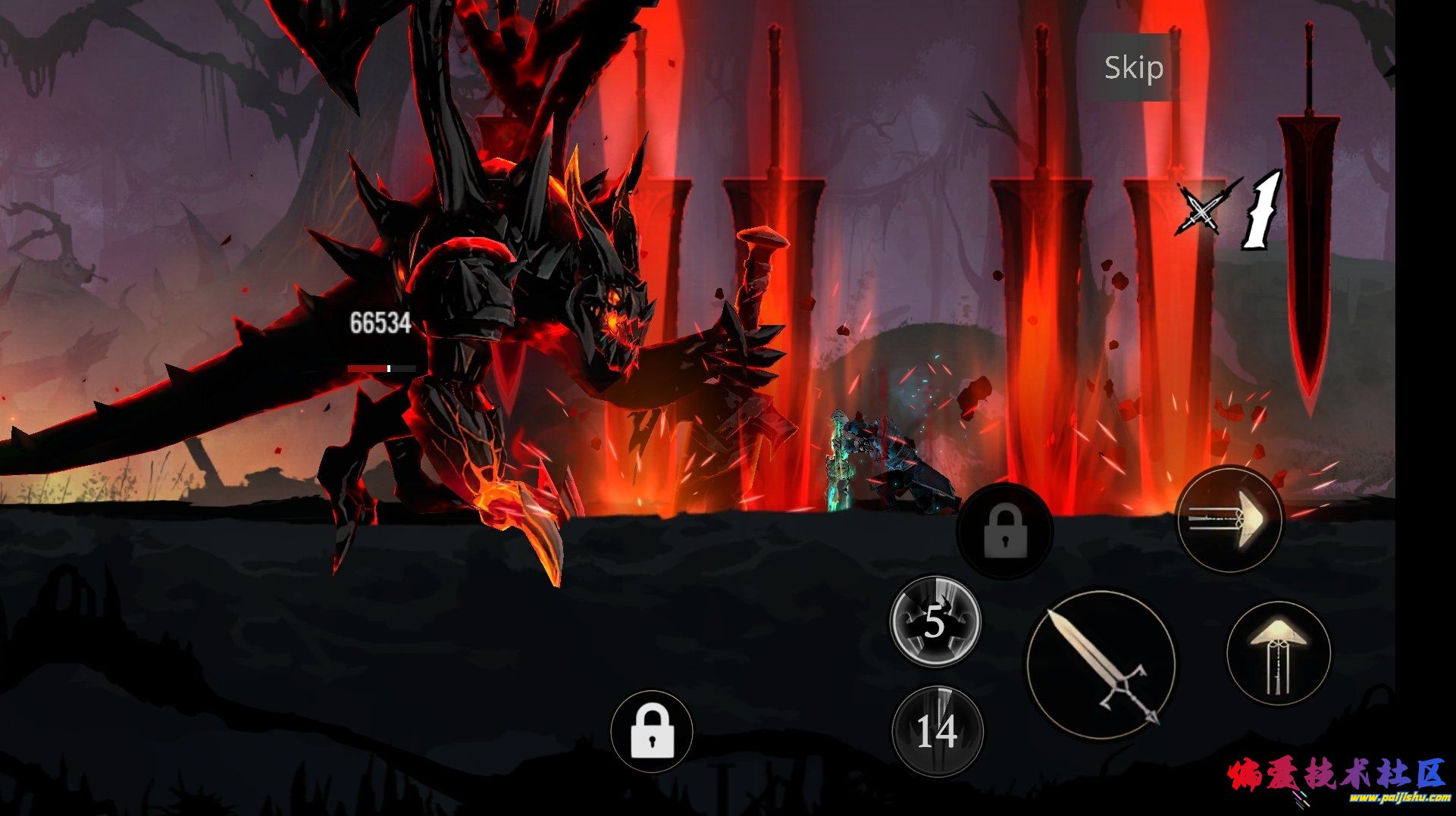1456x816 pixels.
Task: Tap the locked skill slot beside dash
Action: 1004,531
